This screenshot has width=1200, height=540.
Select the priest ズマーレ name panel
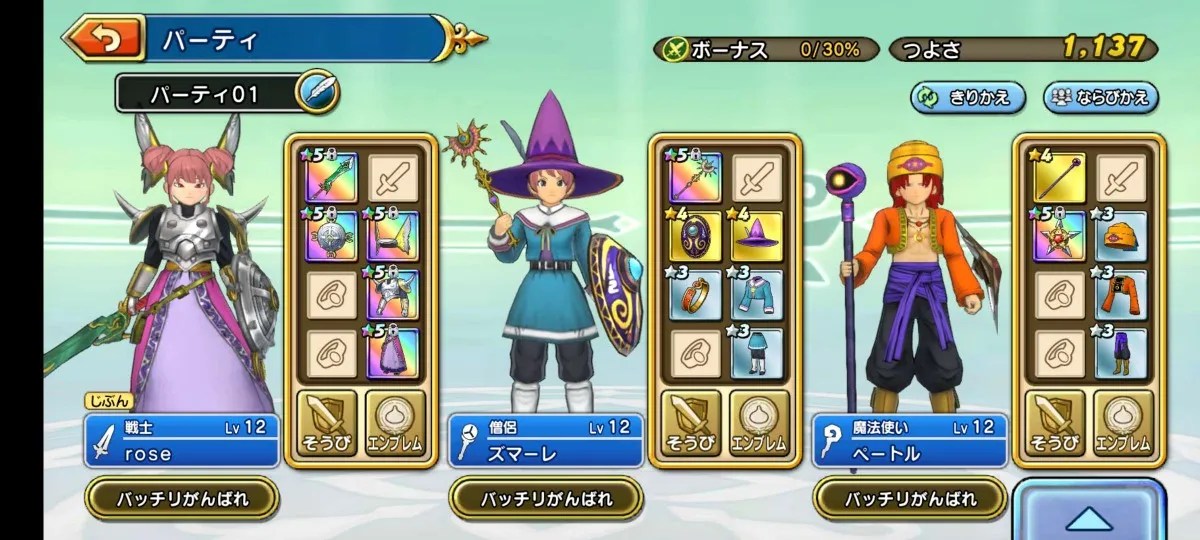[545, 441]
